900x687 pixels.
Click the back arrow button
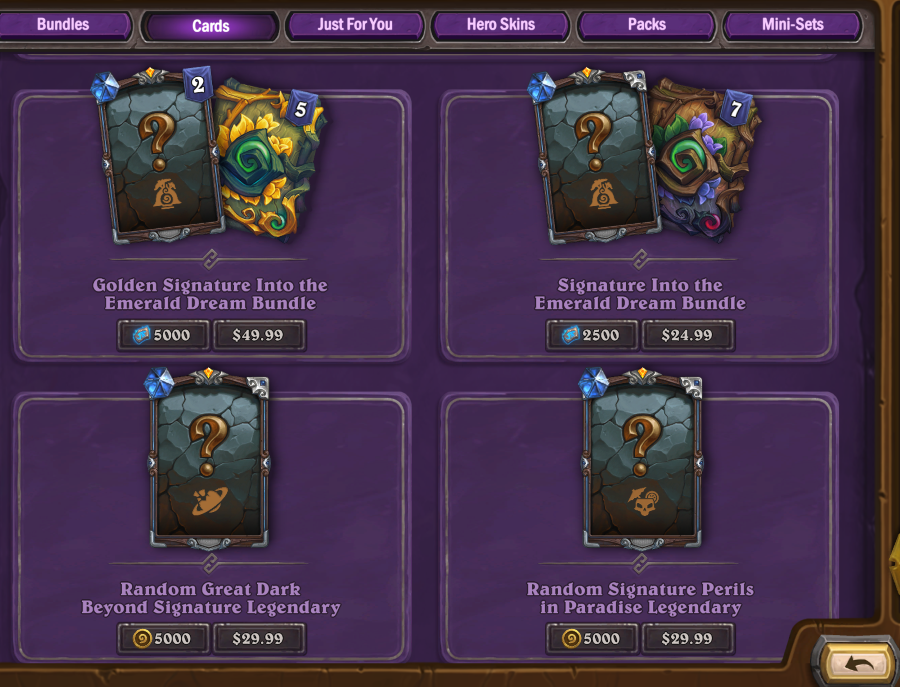tap(859, 662)
